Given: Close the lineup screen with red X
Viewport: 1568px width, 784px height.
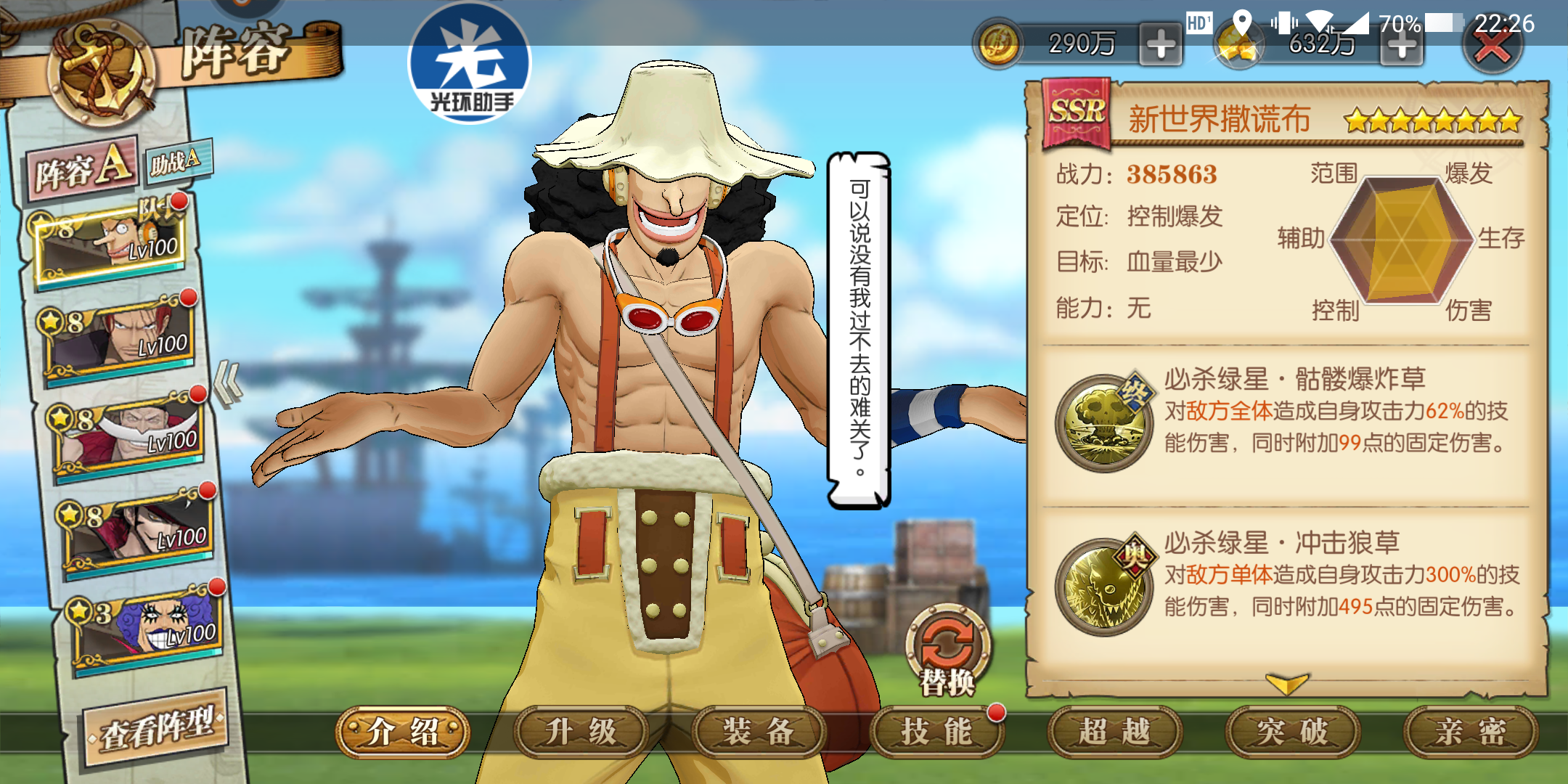Looking at the screenshot, I should [x=1493, y=46].
